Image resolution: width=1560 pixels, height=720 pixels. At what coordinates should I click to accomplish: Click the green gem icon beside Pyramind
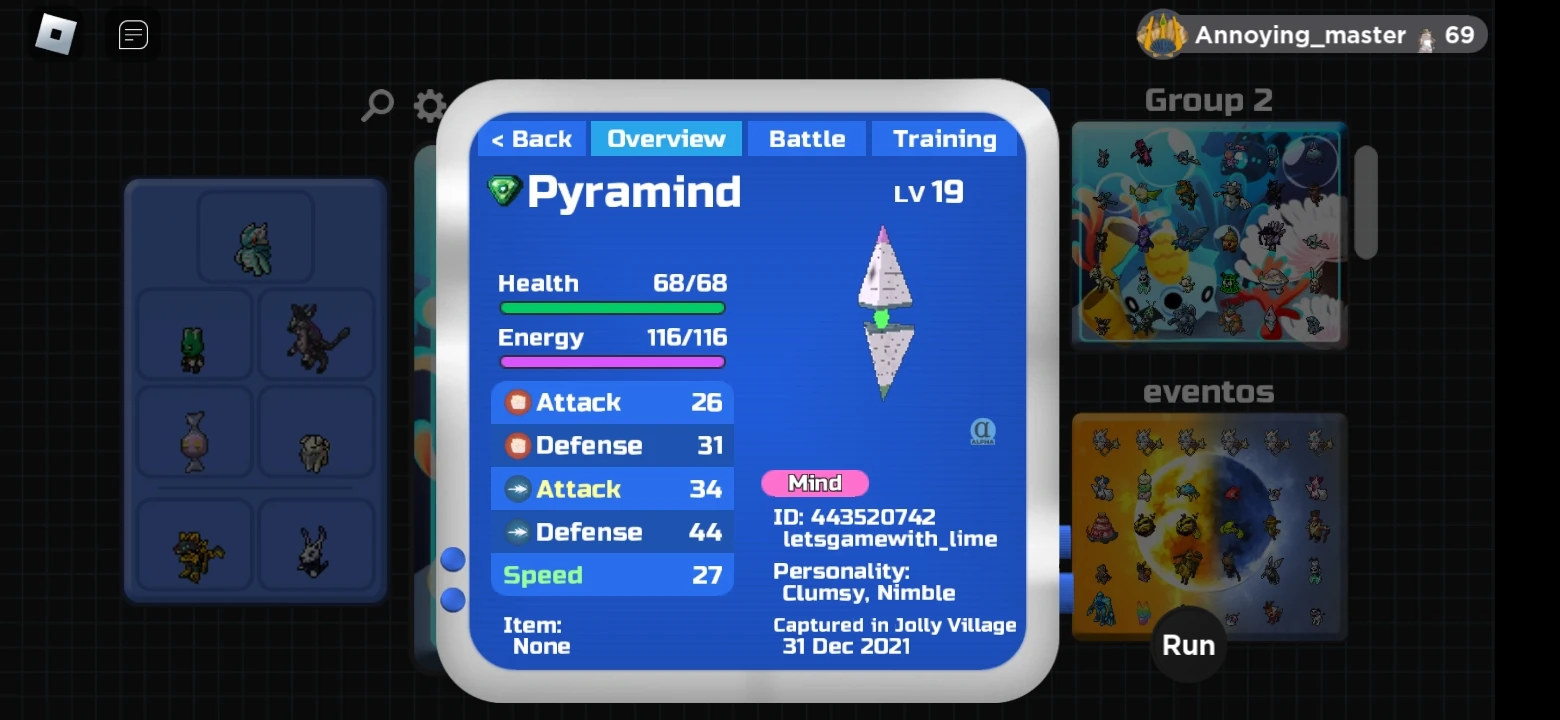[x=502, y=189]
